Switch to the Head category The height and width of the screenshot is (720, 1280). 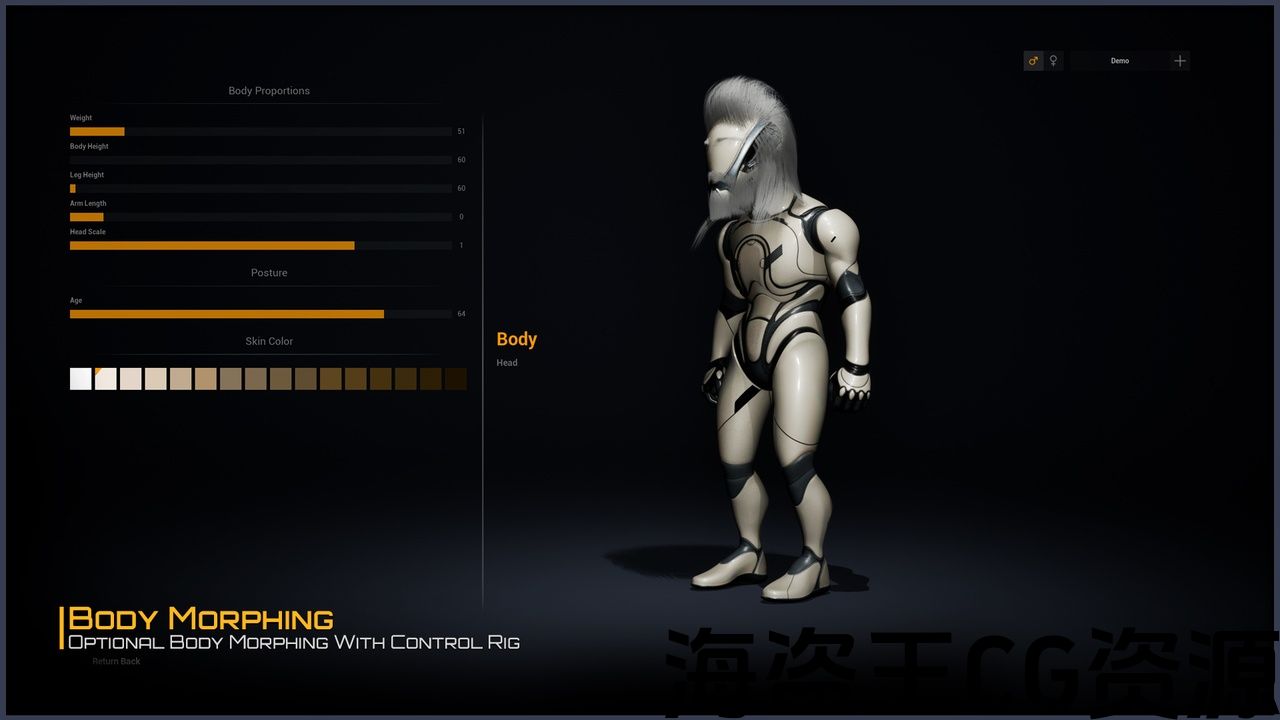click(x=507, y=363)
